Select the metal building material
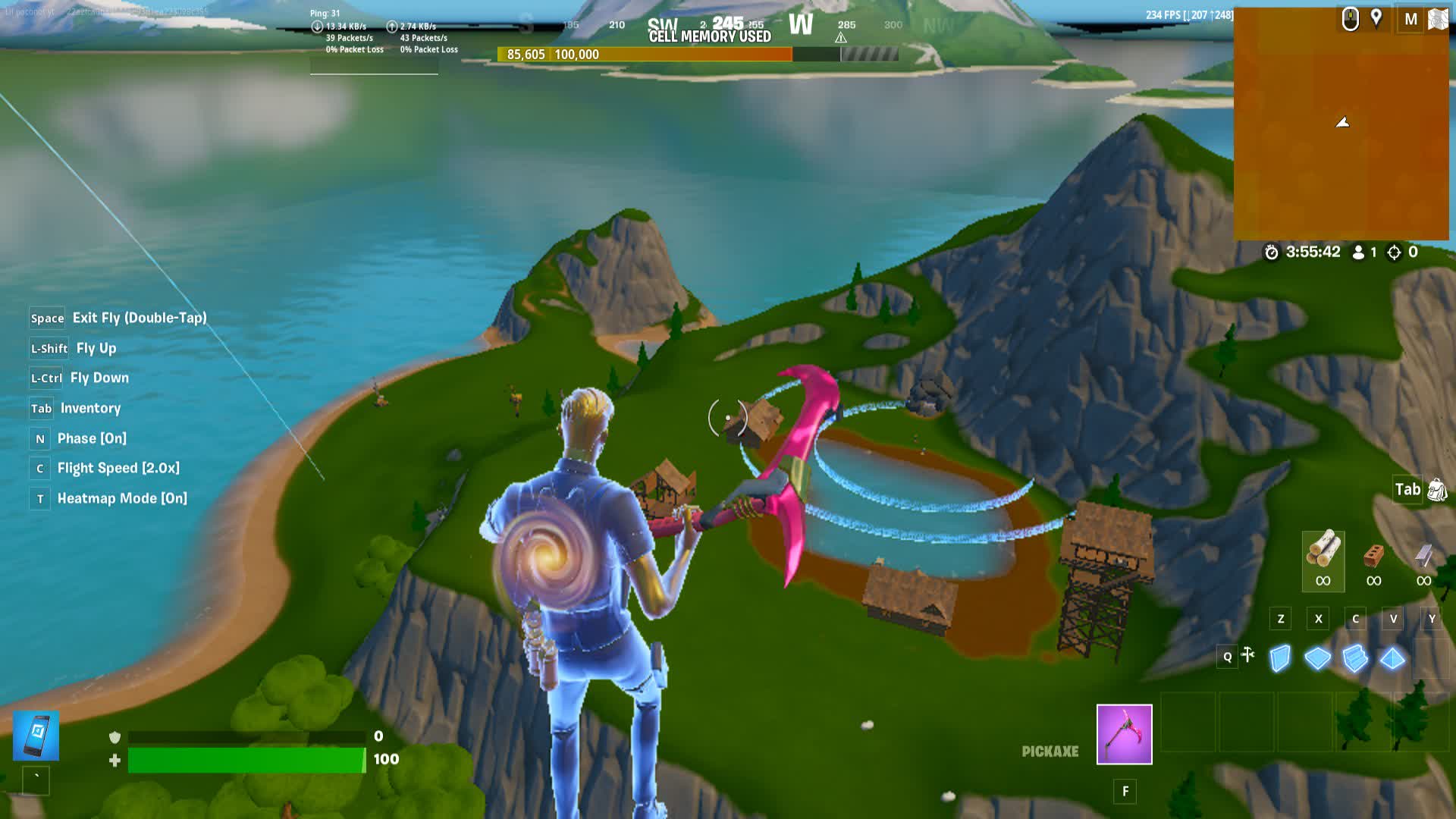 click(x=1423, y=557)
